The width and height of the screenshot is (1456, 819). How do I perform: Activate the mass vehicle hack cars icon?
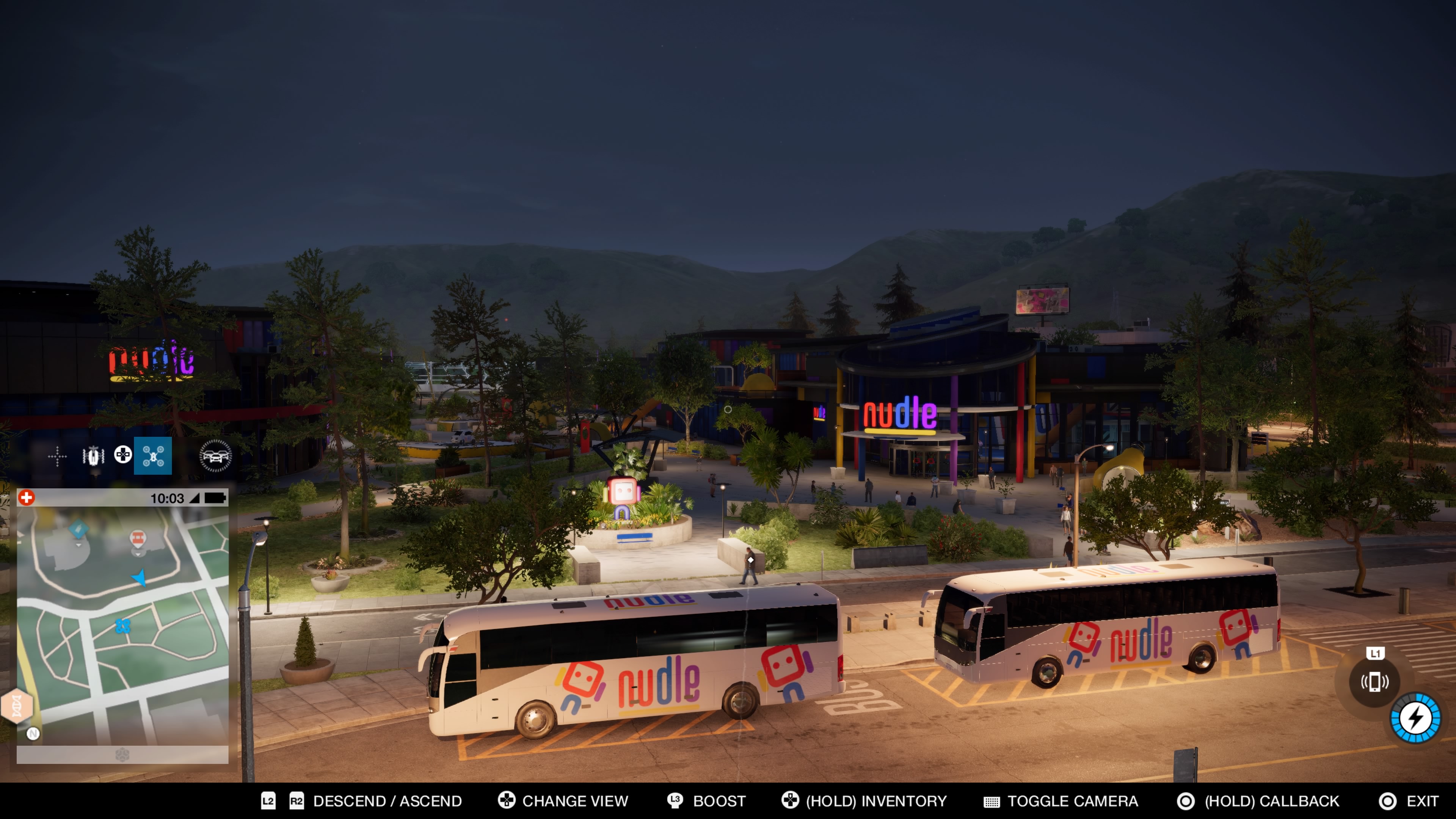click(x=215, y=455)
